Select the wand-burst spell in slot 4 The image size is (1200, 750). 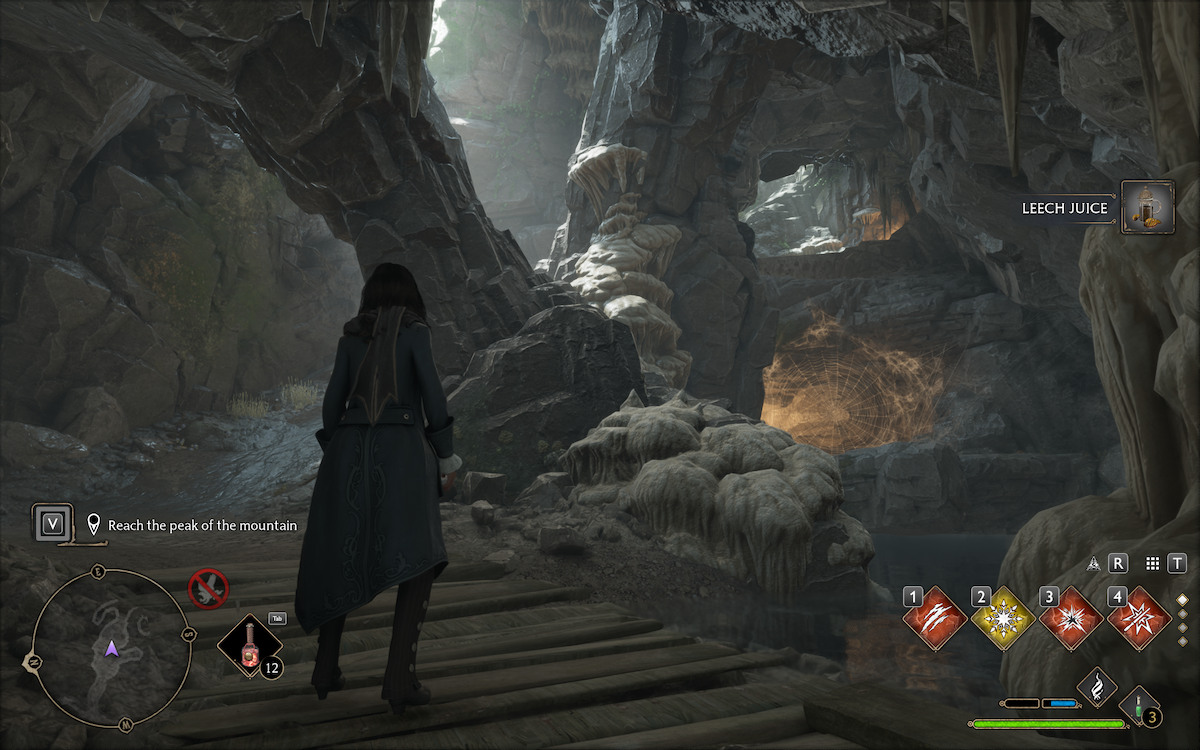[x=1139, y=619]
